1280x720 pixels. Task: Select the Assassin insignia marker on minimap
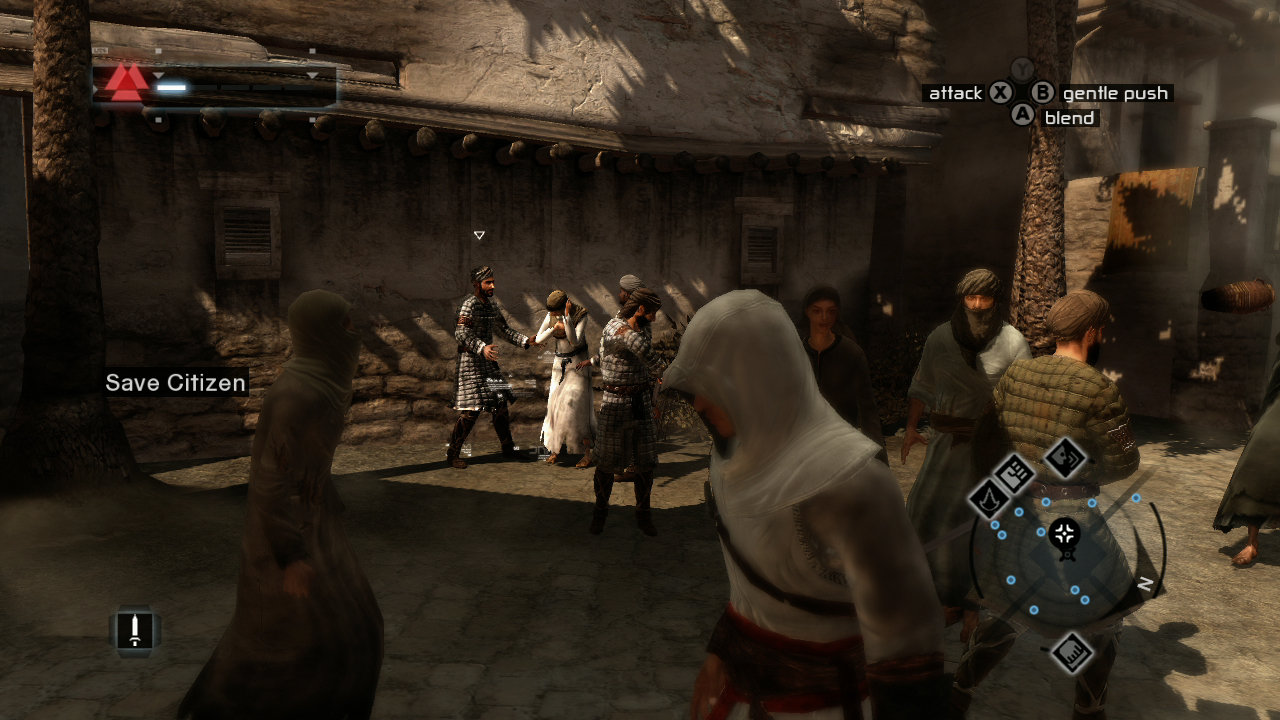990,499
